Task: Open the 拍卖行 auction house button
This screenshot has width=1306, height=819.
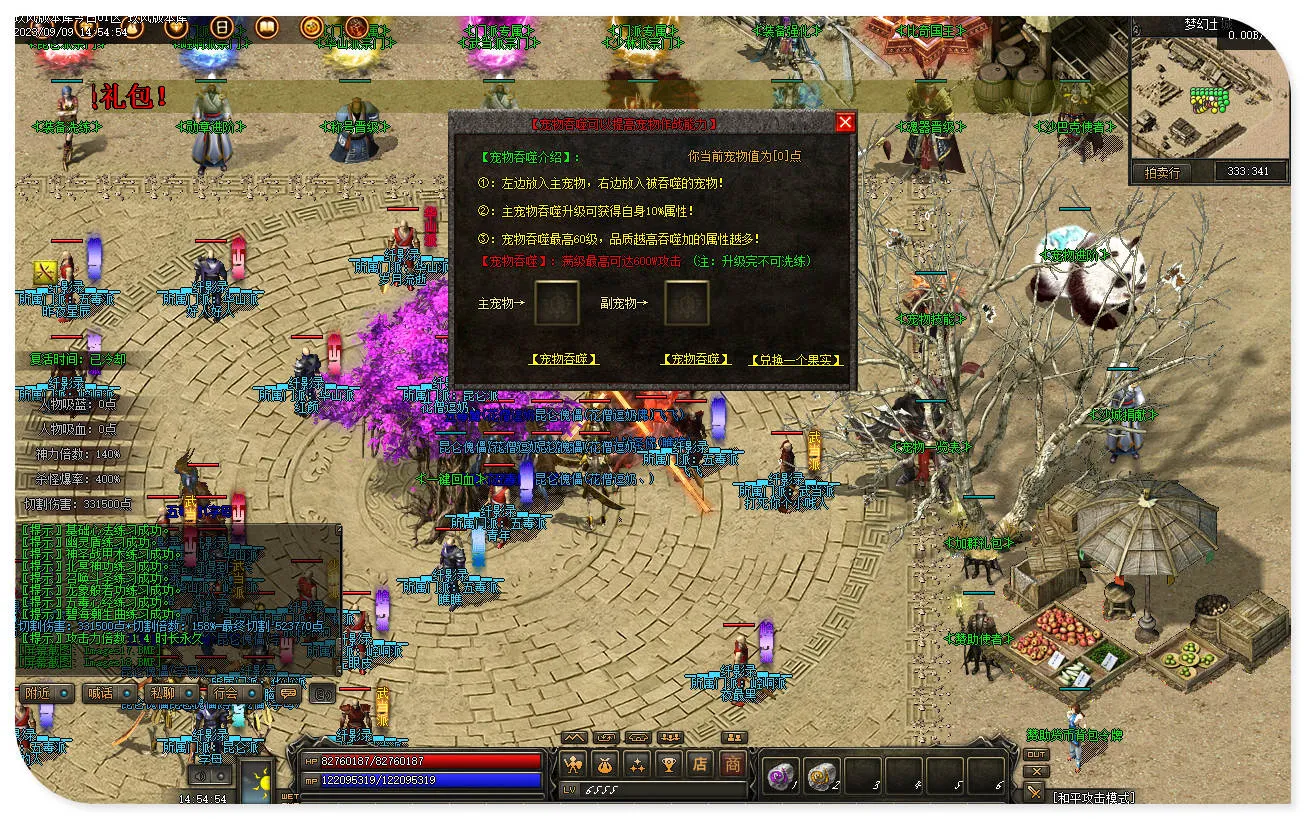Action: (x=1161, y=172)
